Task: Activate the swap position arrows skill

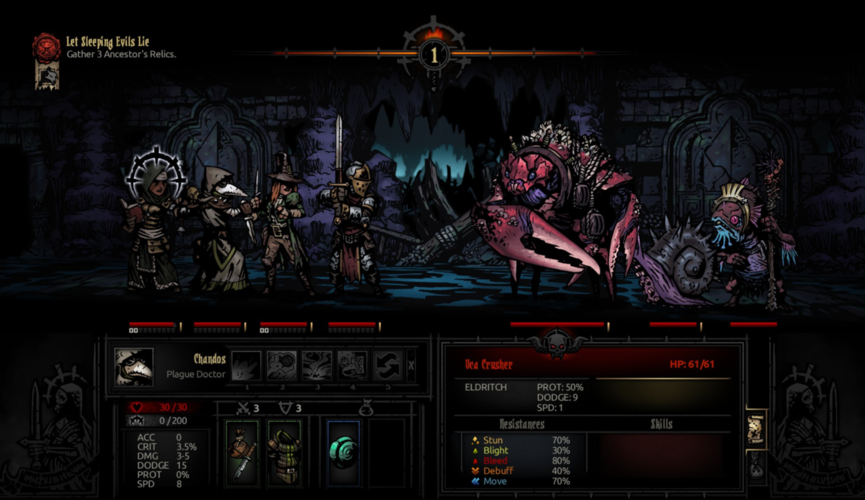Action: pos(387,366)
